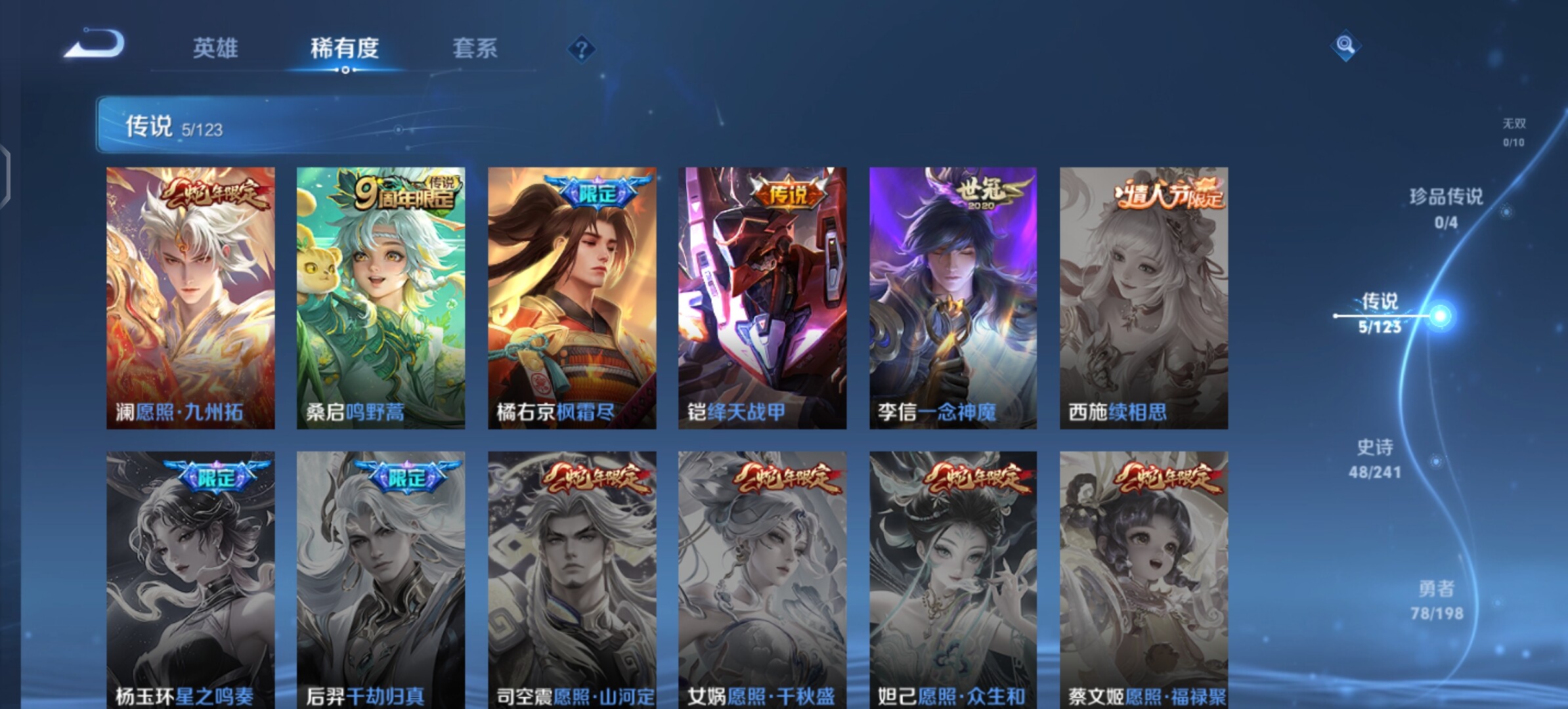The width and height of the screenshot is (1568, 709).
Task: Click the question mark help icon
Action: click(x=581, y=49)
